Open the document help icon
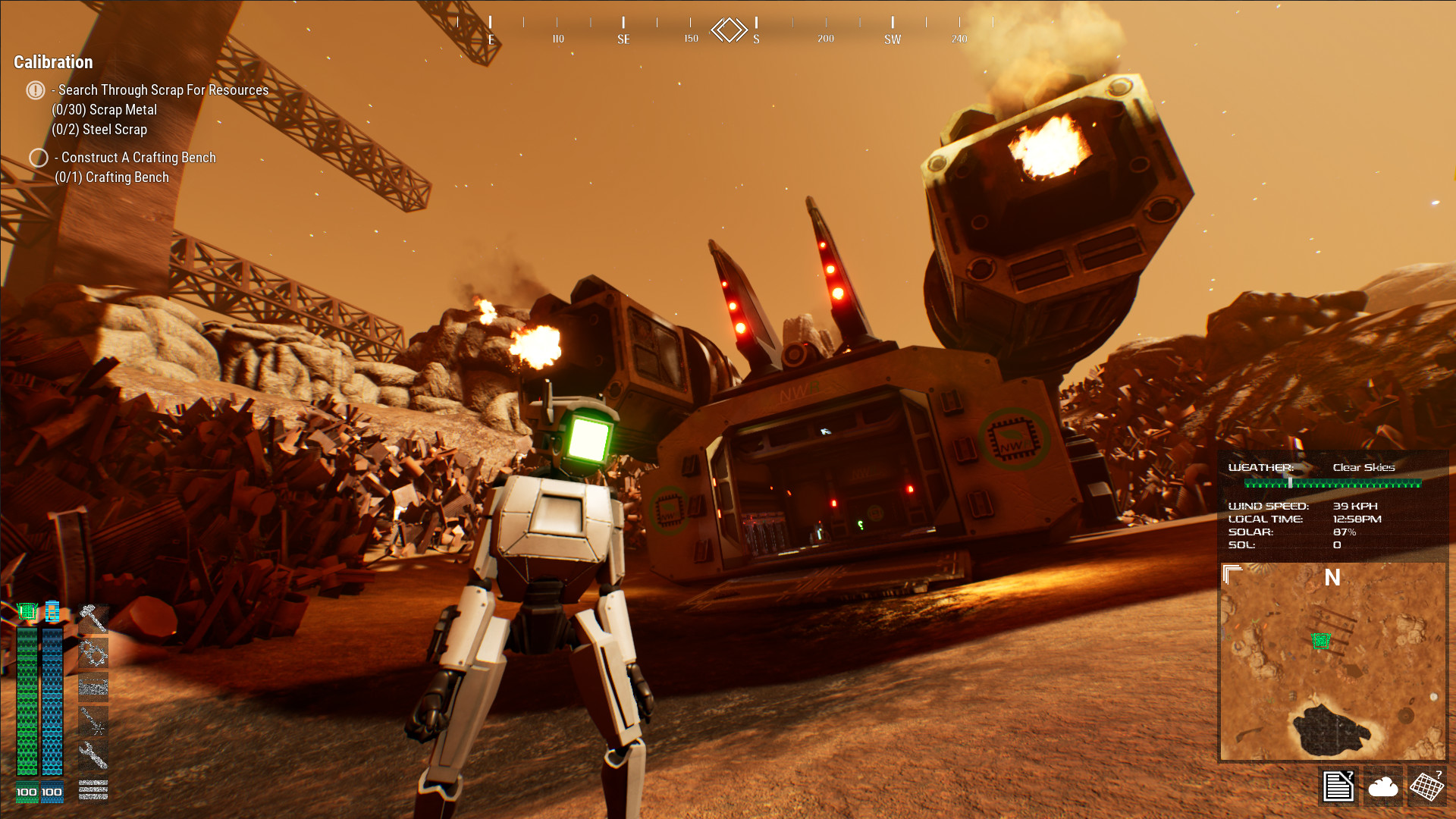This screenshot has width=1456, height=819. [x=1338, y=786]
